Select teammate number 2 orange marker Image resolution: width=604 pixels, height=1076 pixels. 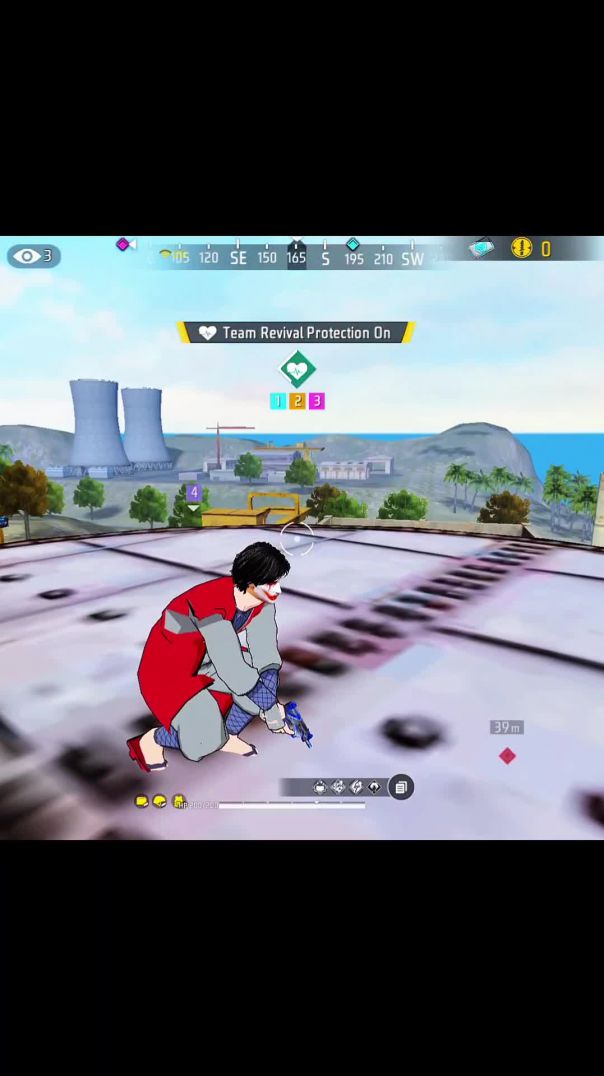(297, 401)
